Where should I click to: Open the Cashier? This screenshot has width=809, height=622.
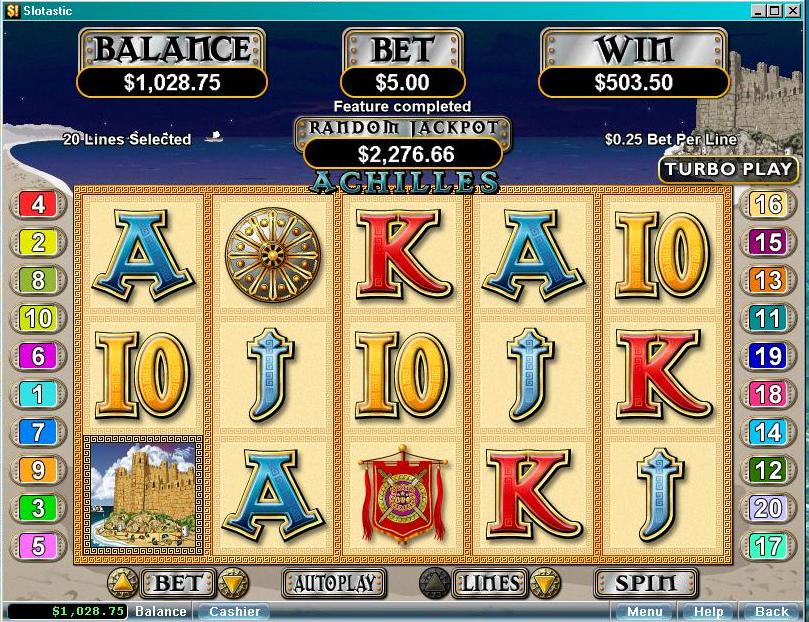coord(234,611)
